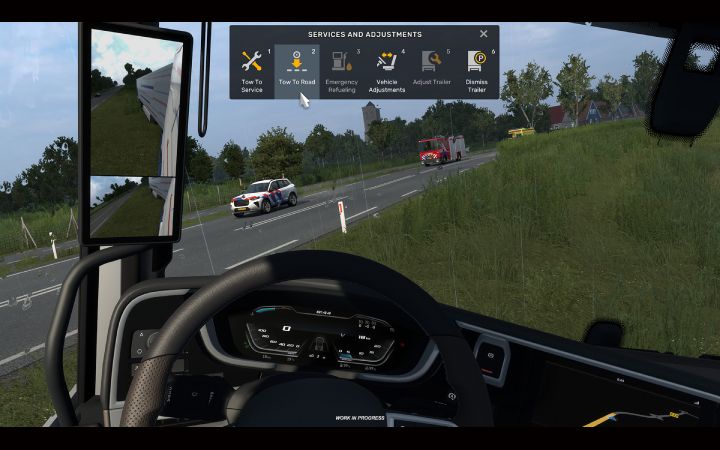
Task: Close the Services and Adjustments panel
Action: 484,34
